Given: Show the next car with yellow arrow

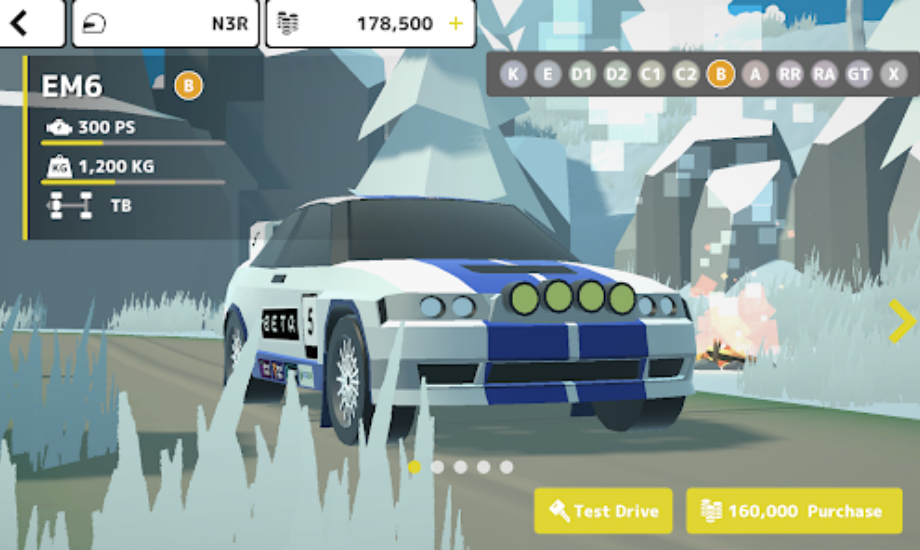Looking at the screenshot, I should coord(902,320).
